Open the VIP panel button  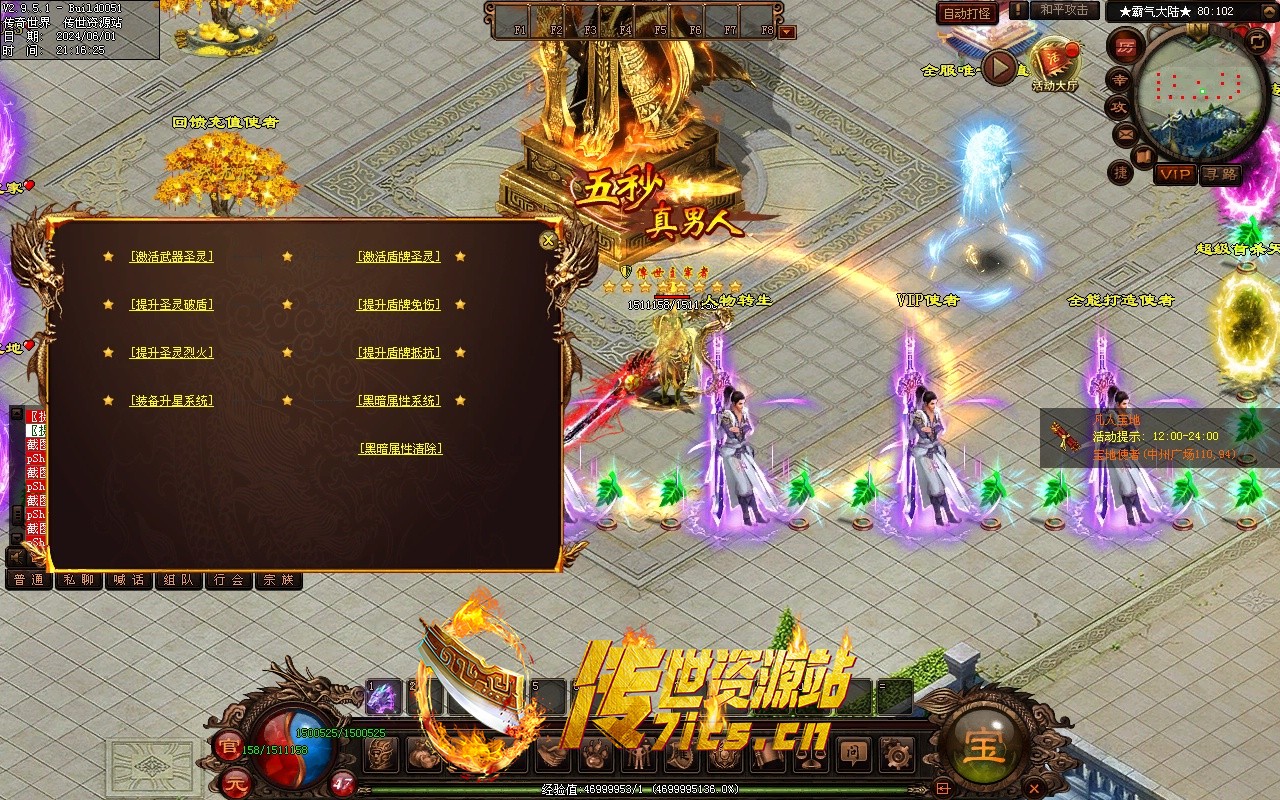click(1175, 174)
